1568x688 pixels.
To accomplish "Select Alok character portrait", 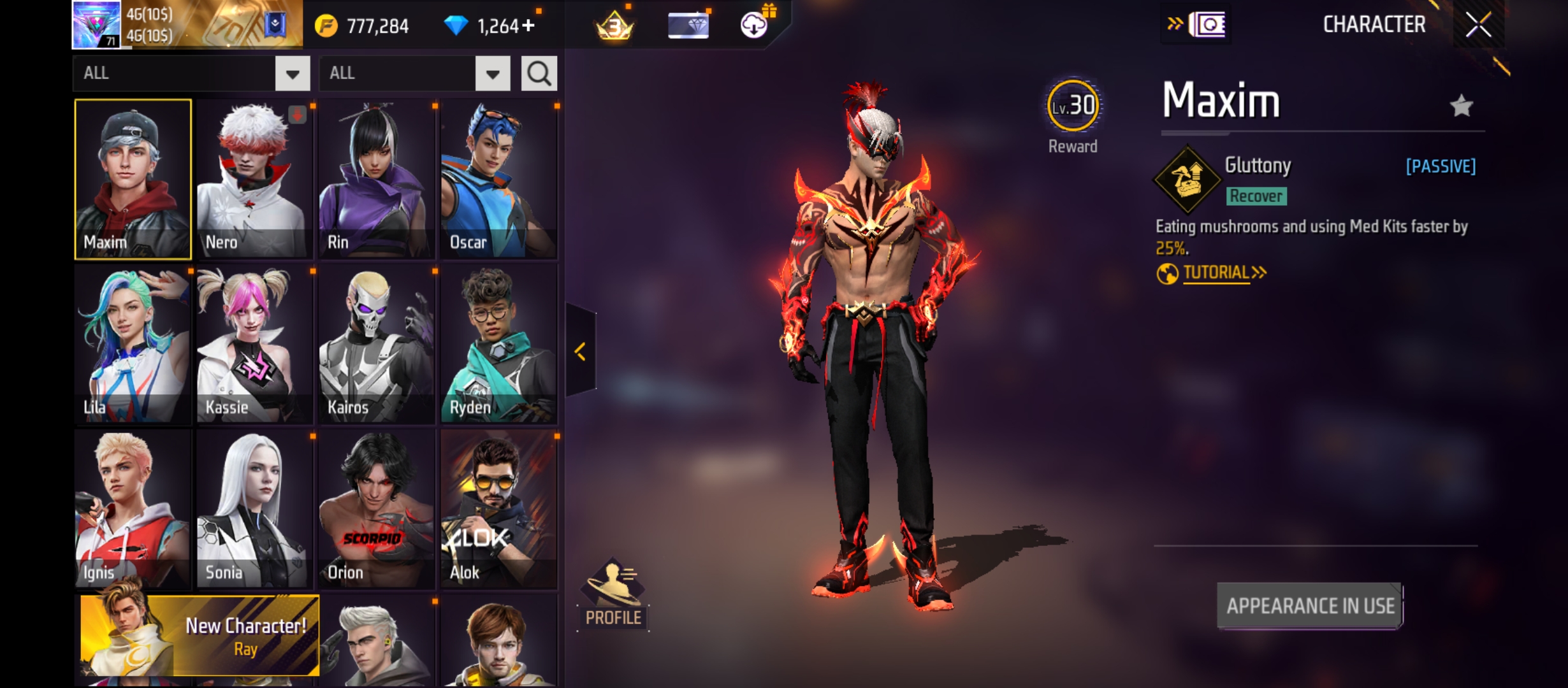I will 499,509.
